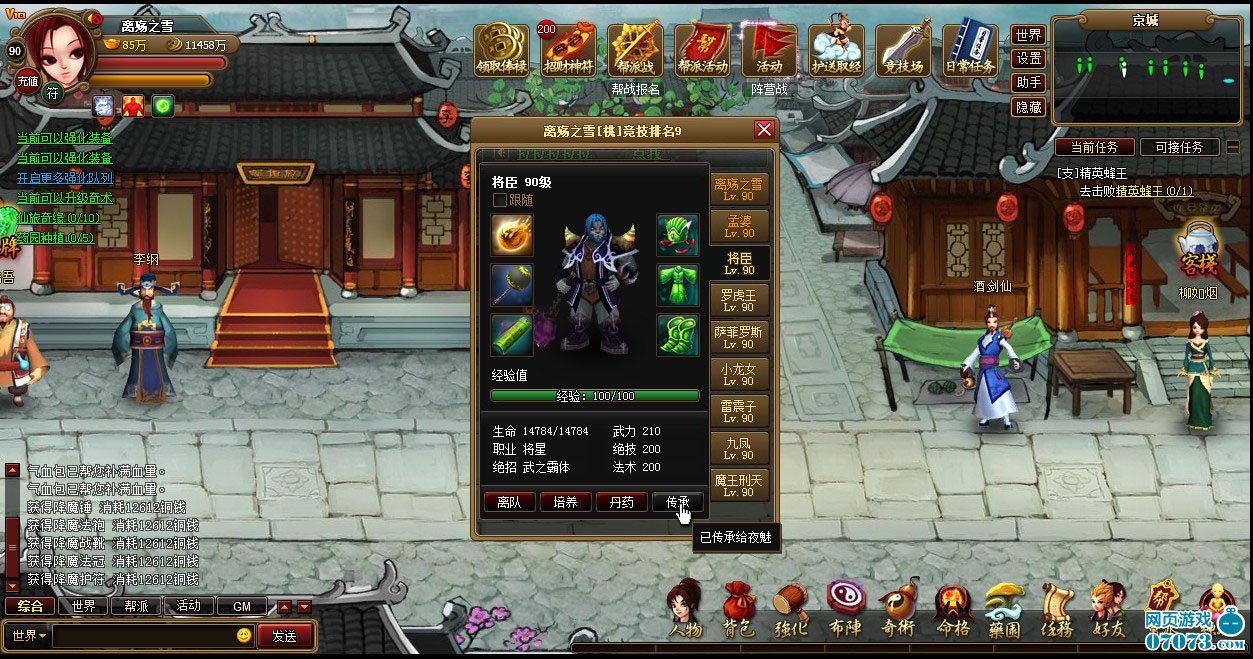Select the green robe equipment slot
This screenshot has width=1253, height=659.
677,284
